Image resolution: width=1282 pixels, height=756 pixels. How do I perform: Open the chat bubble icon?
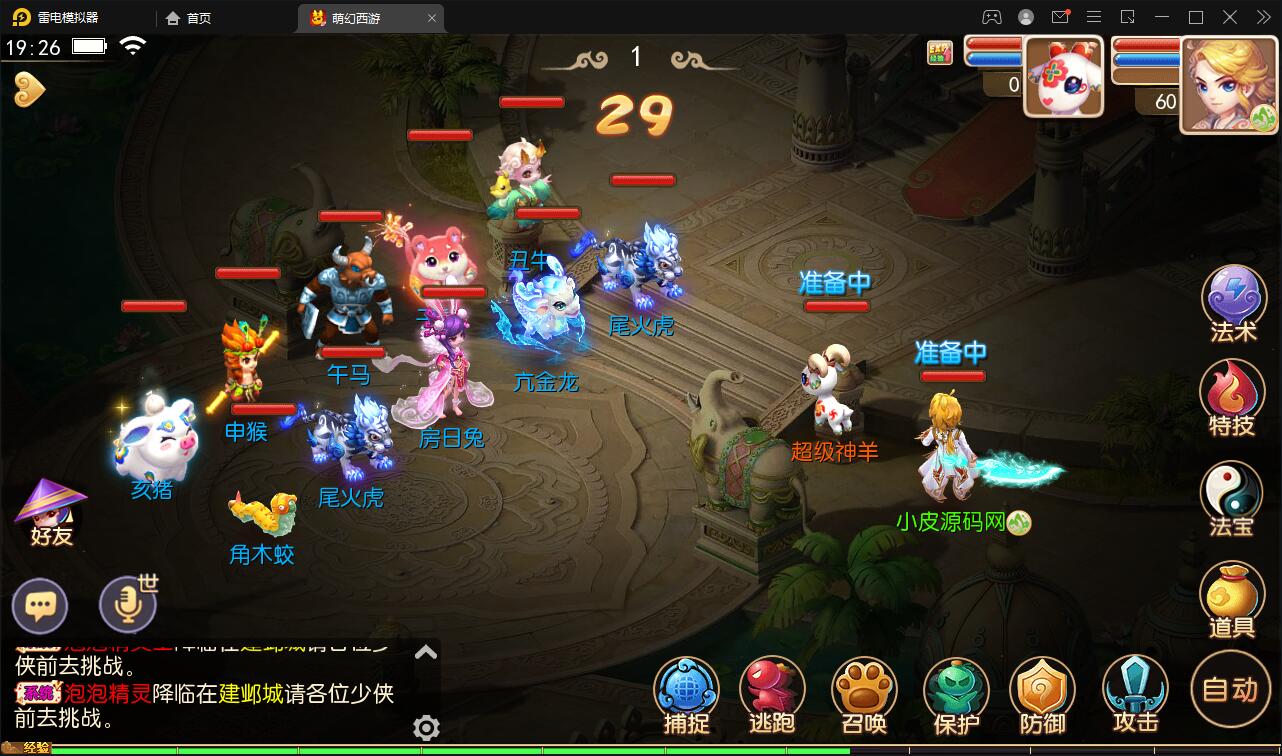tap(40, 605)
